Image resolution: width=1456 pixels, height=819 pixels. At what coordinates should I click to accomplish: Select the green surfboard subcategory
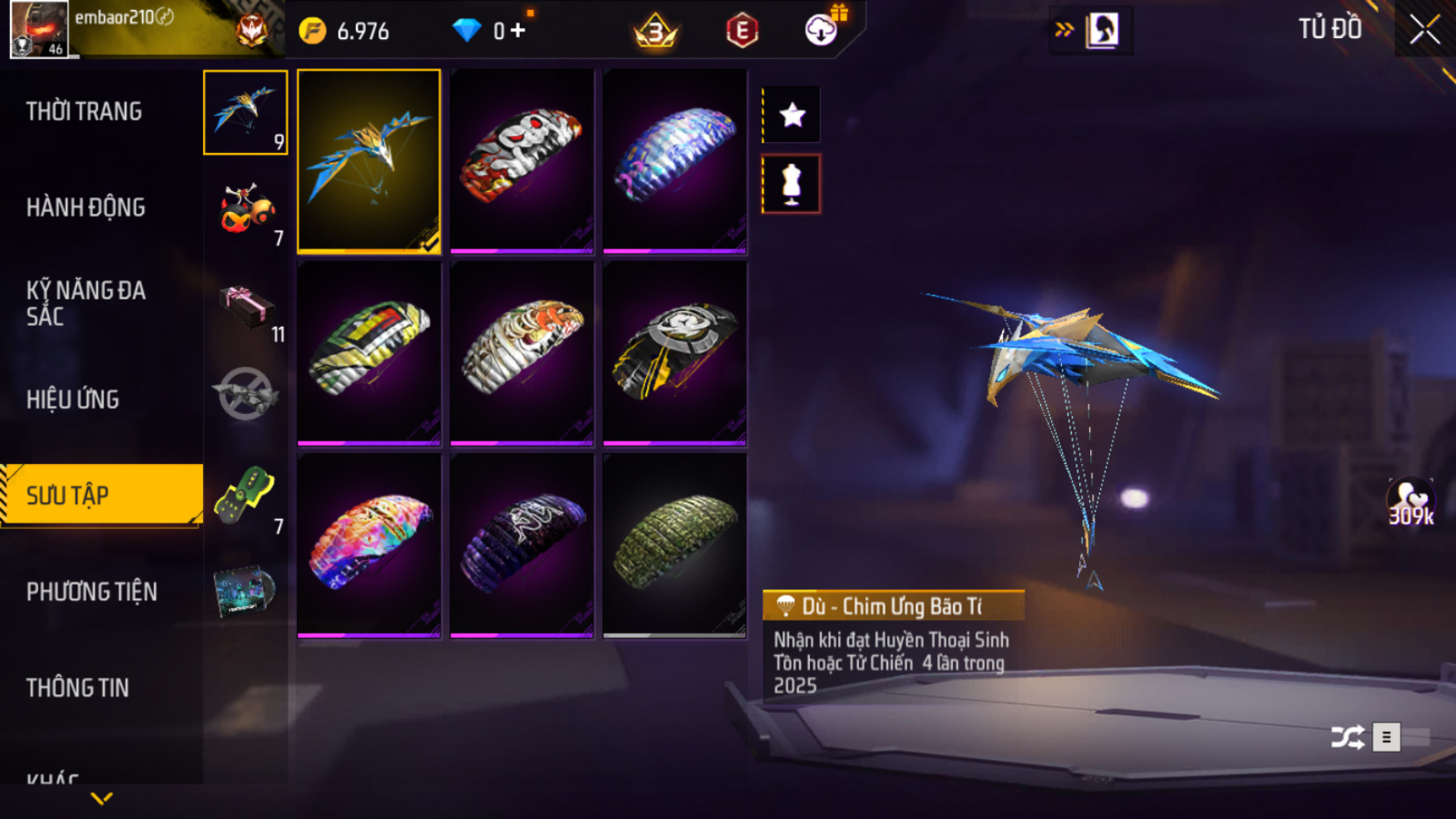tap(246, 496)
